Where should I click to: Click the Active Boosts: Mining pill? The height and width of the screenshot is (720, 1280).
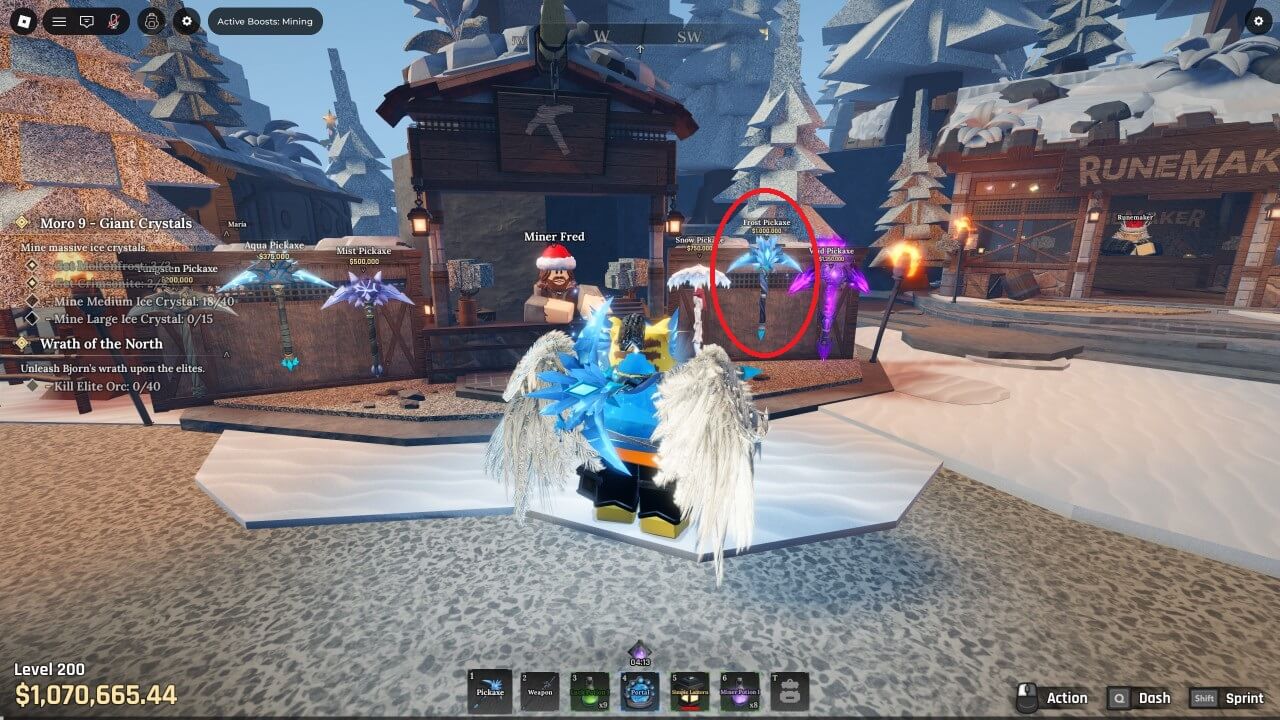click(265, 21)
